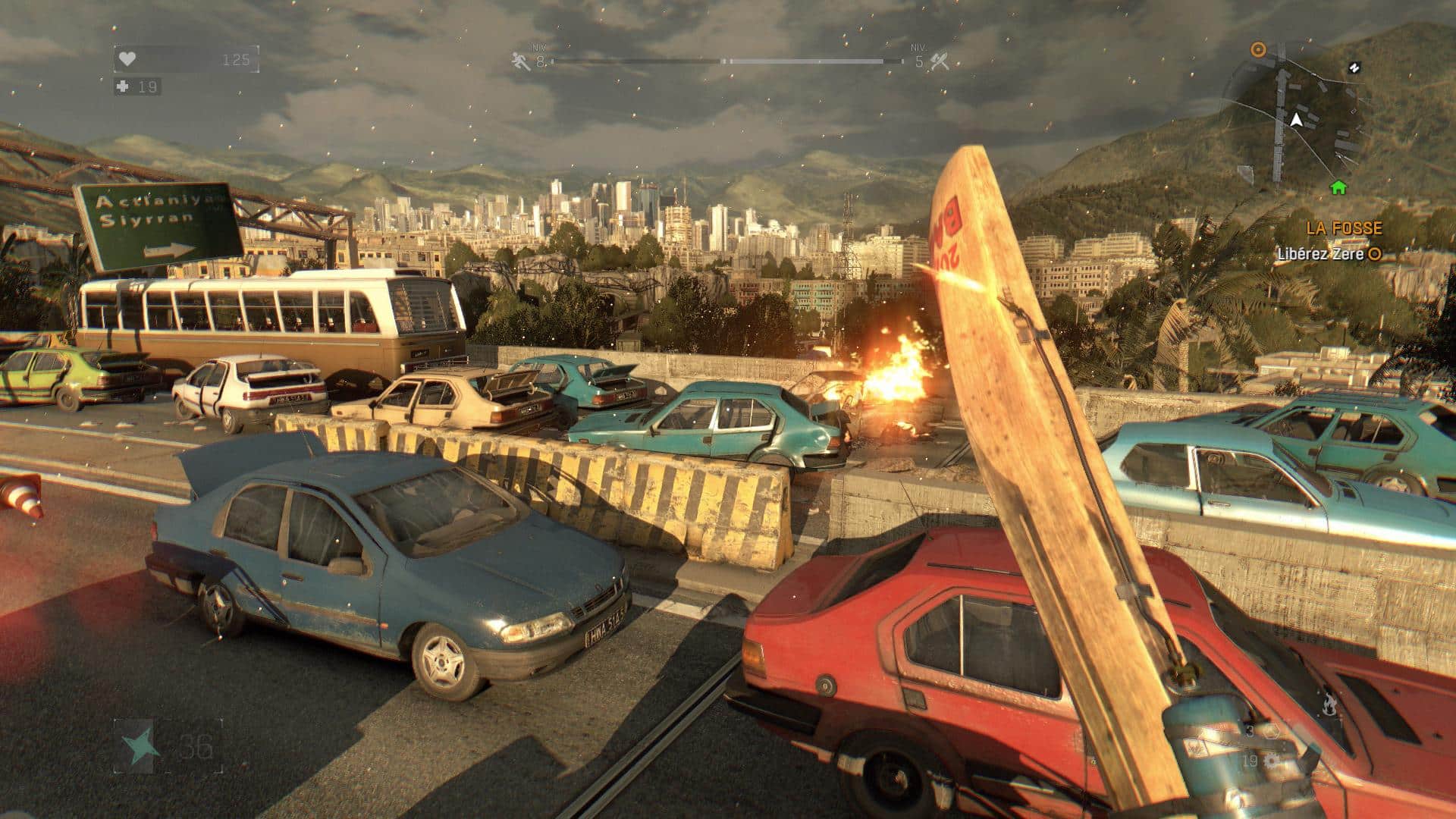Screen dimensions: 1456x819
Task: Select the white player arrow on minimap
Action: (1296, 120)
